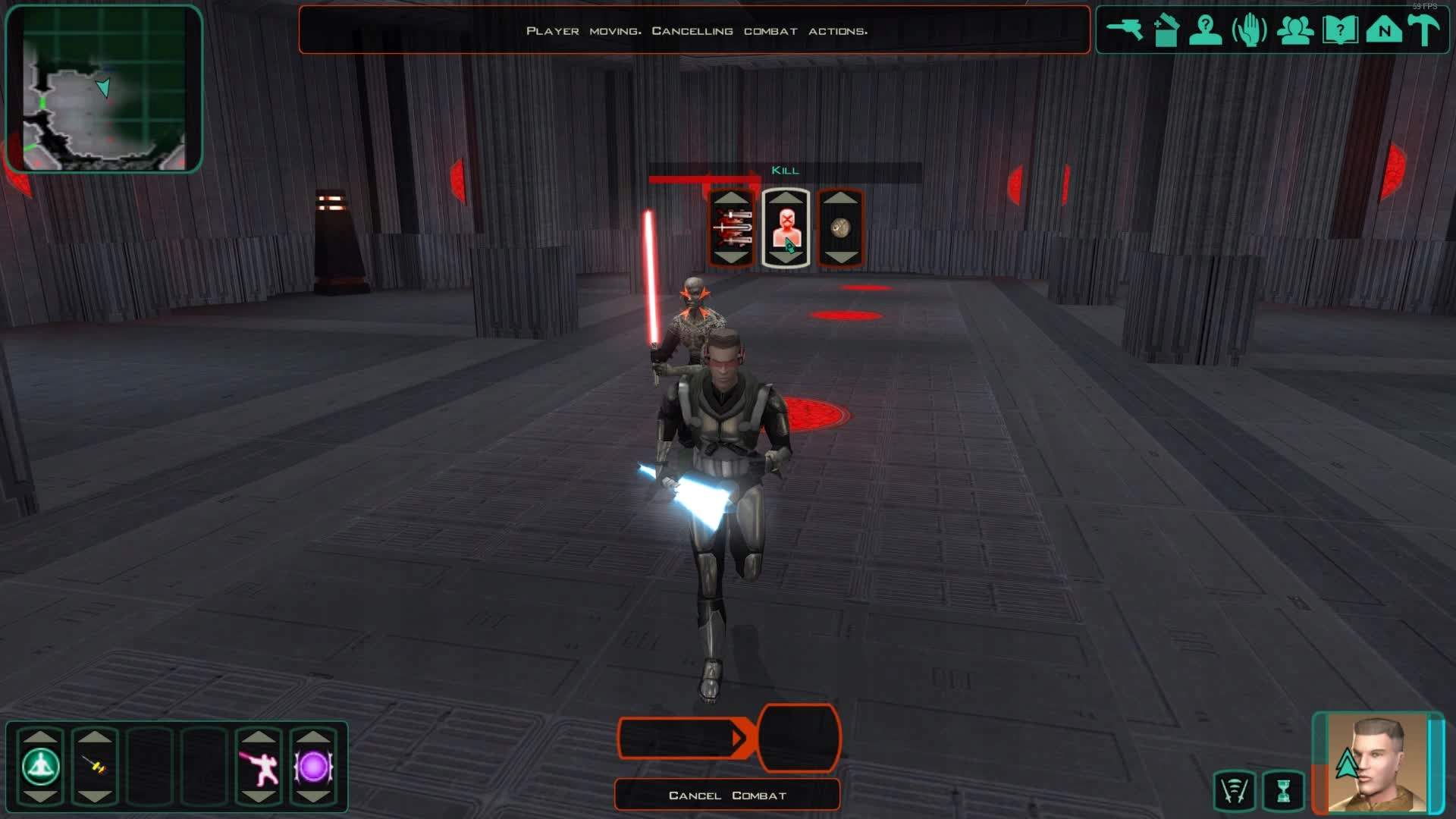Open the party selection group icon
This screenshot has height=819, width=1456.
click(x=1294, y=31)
